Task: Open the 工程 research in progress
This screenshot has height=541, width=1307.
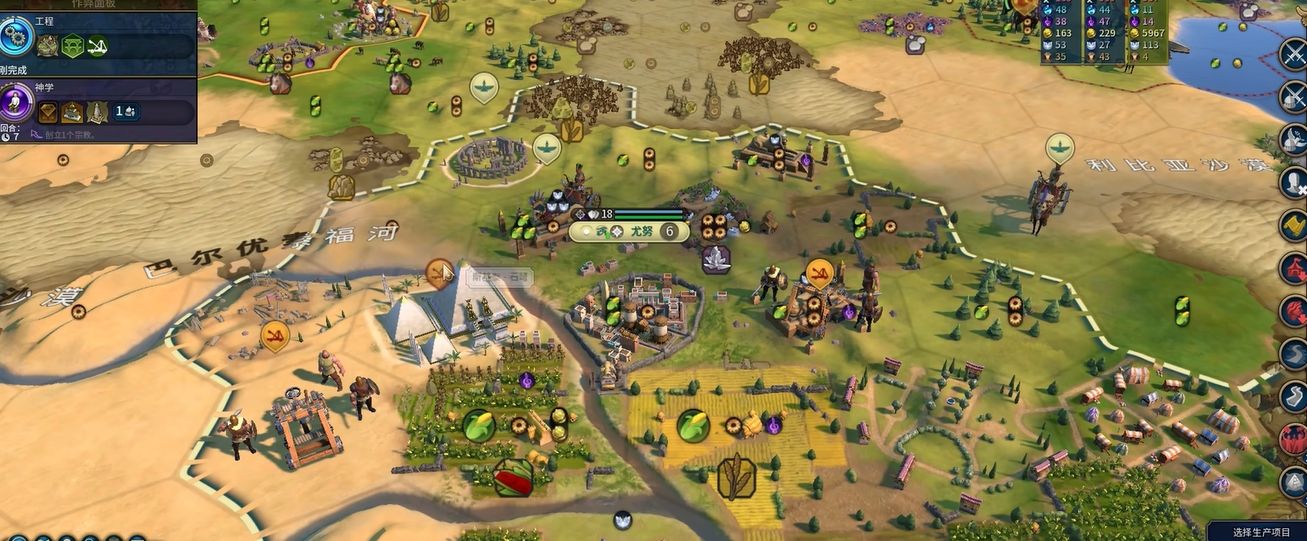Action: (17, 36)
